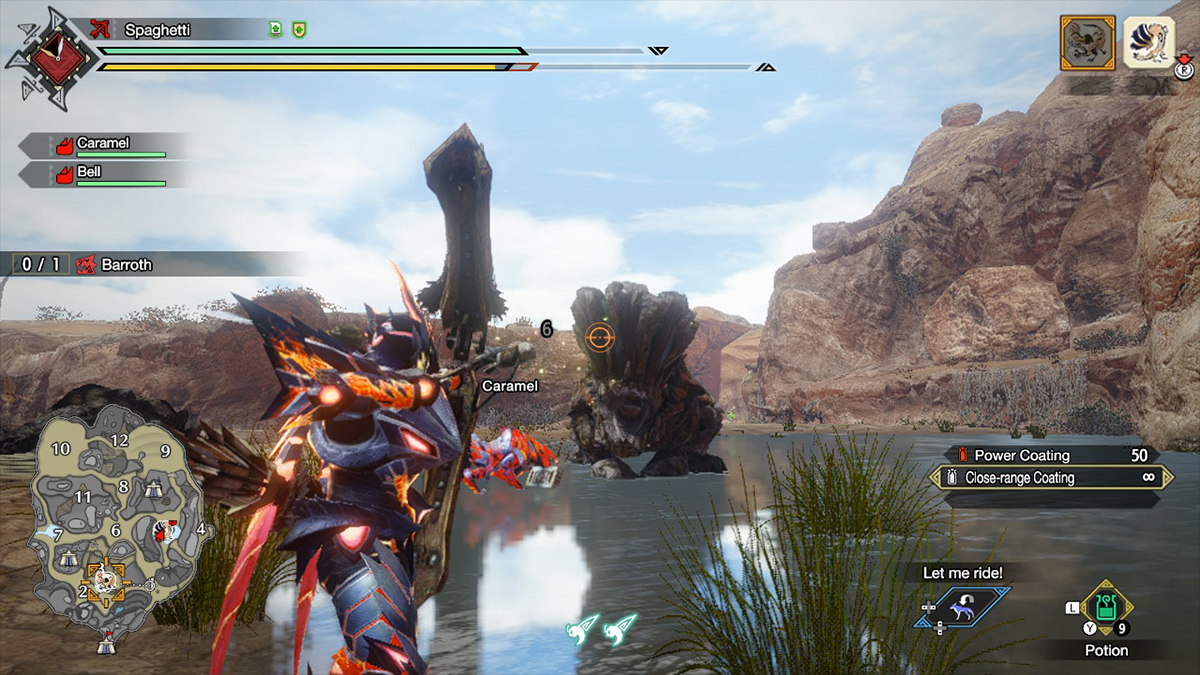Click the orange-framed monster target icon
The image size is (1200, 675).
tap(1087, 43)
